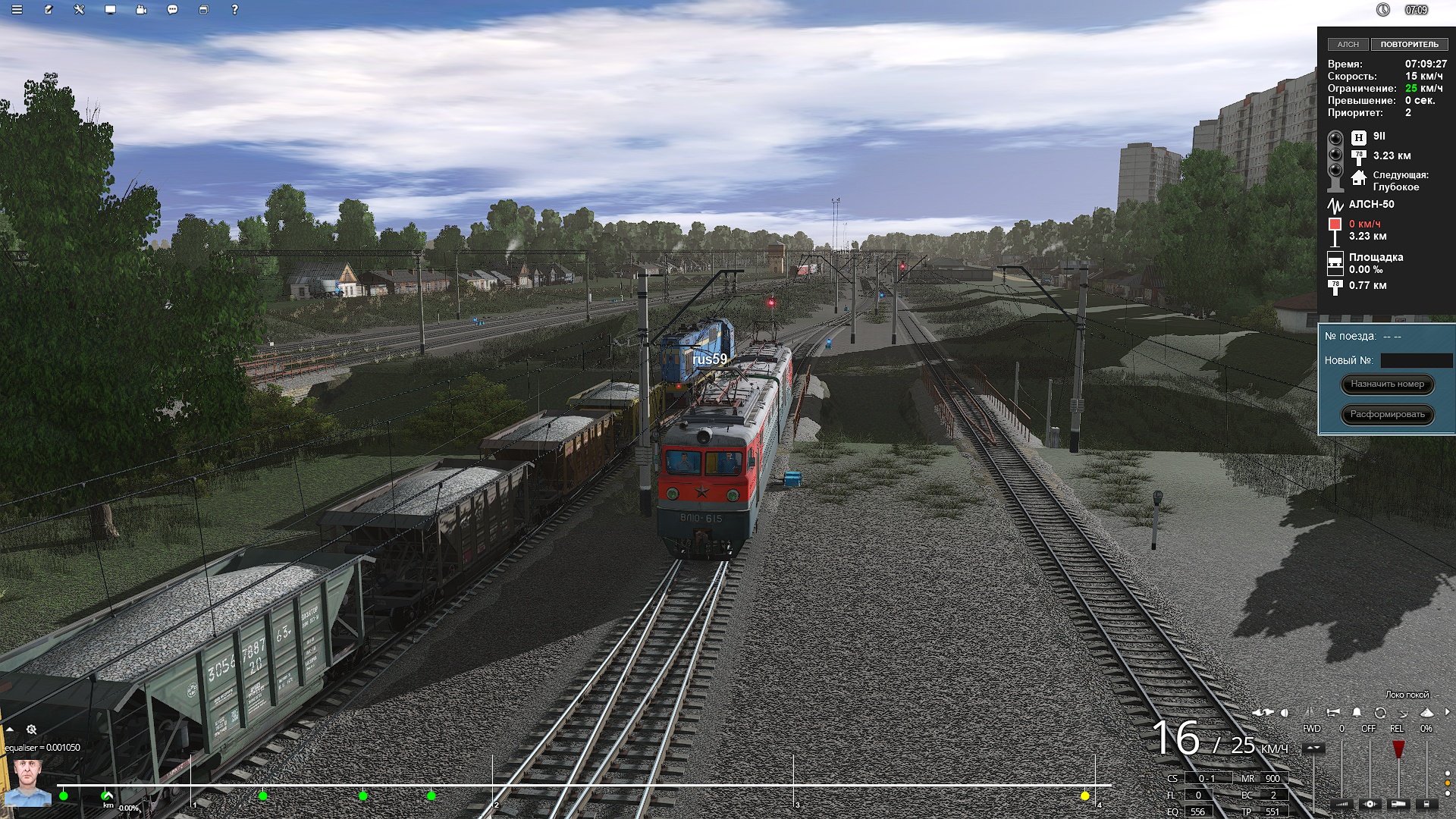
Task: Open the edit notepad tool
Action: [49, 10]
